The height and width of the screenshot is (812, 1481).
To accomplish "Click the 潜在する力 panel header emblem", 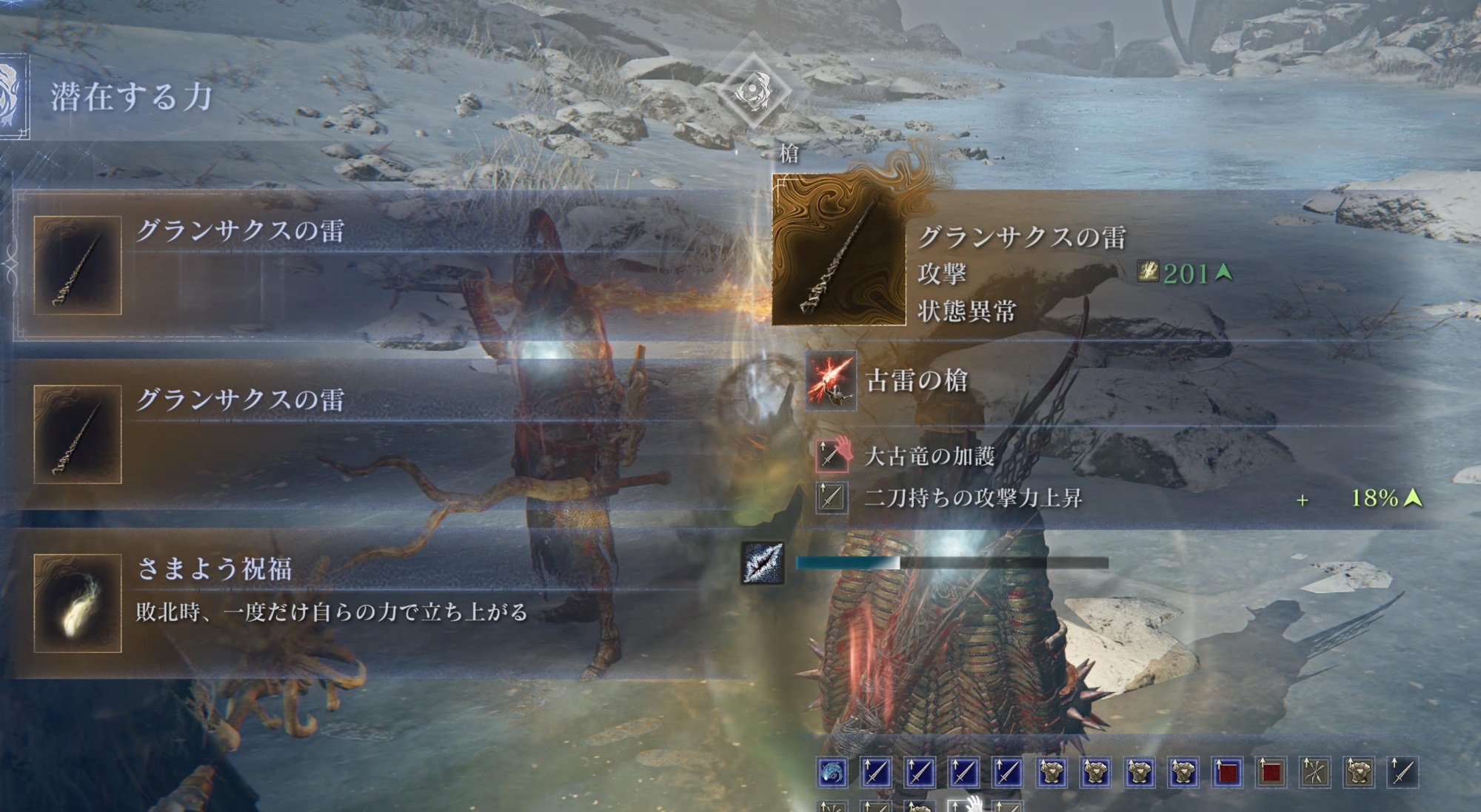I will coord(13,96).
